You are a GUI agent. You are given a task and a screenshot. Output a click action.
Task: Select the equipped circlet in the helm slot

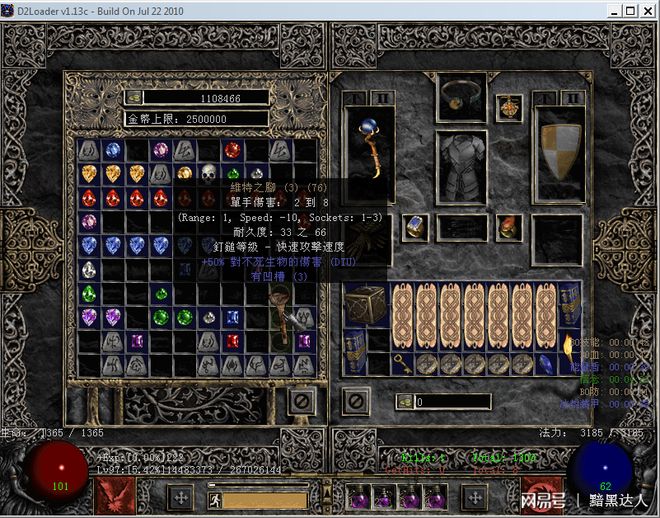point(461,97)
